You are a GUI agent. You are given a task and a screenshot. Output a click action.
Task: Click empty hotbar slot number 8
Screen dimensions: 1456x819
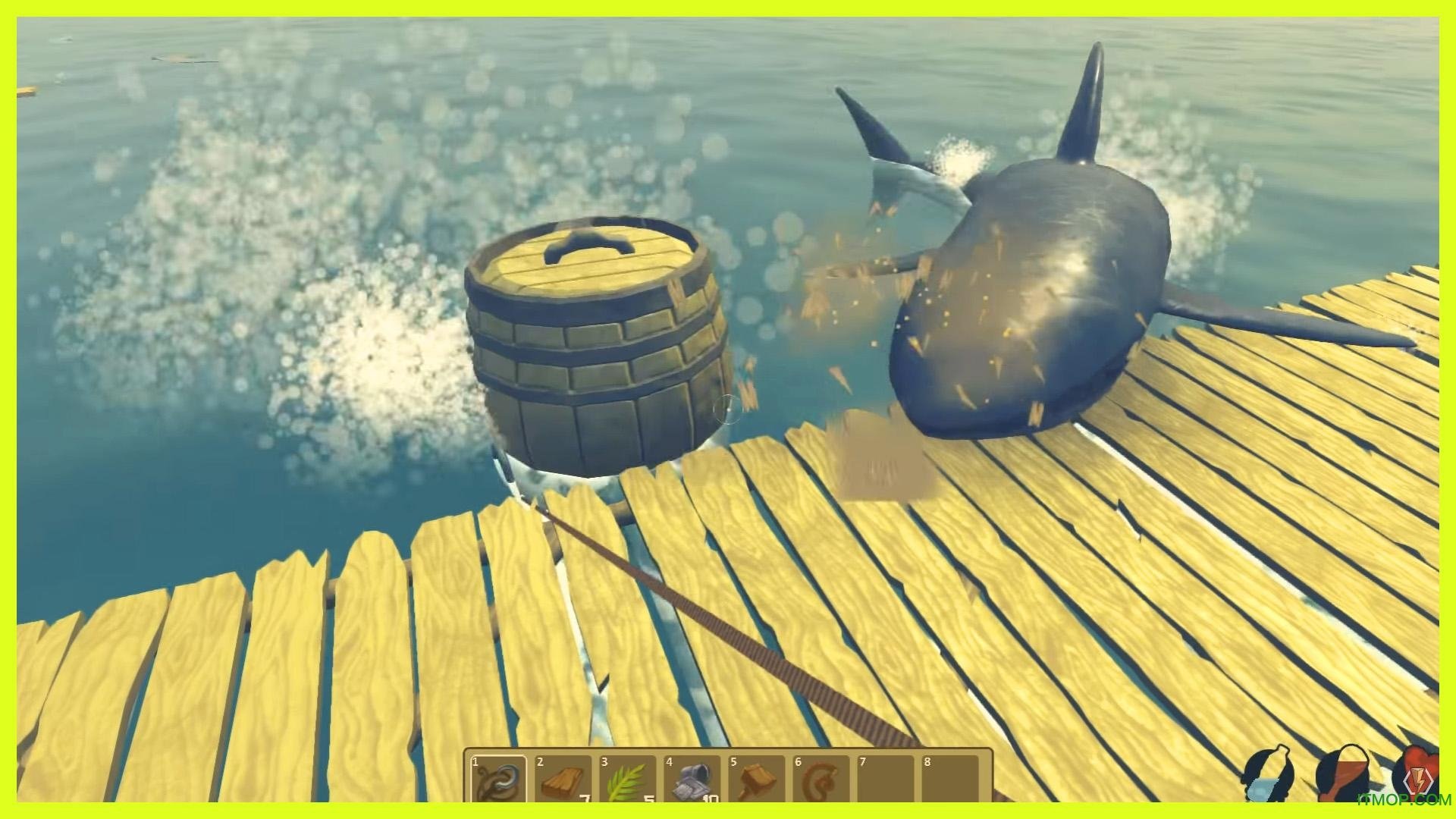click(949, 779)
